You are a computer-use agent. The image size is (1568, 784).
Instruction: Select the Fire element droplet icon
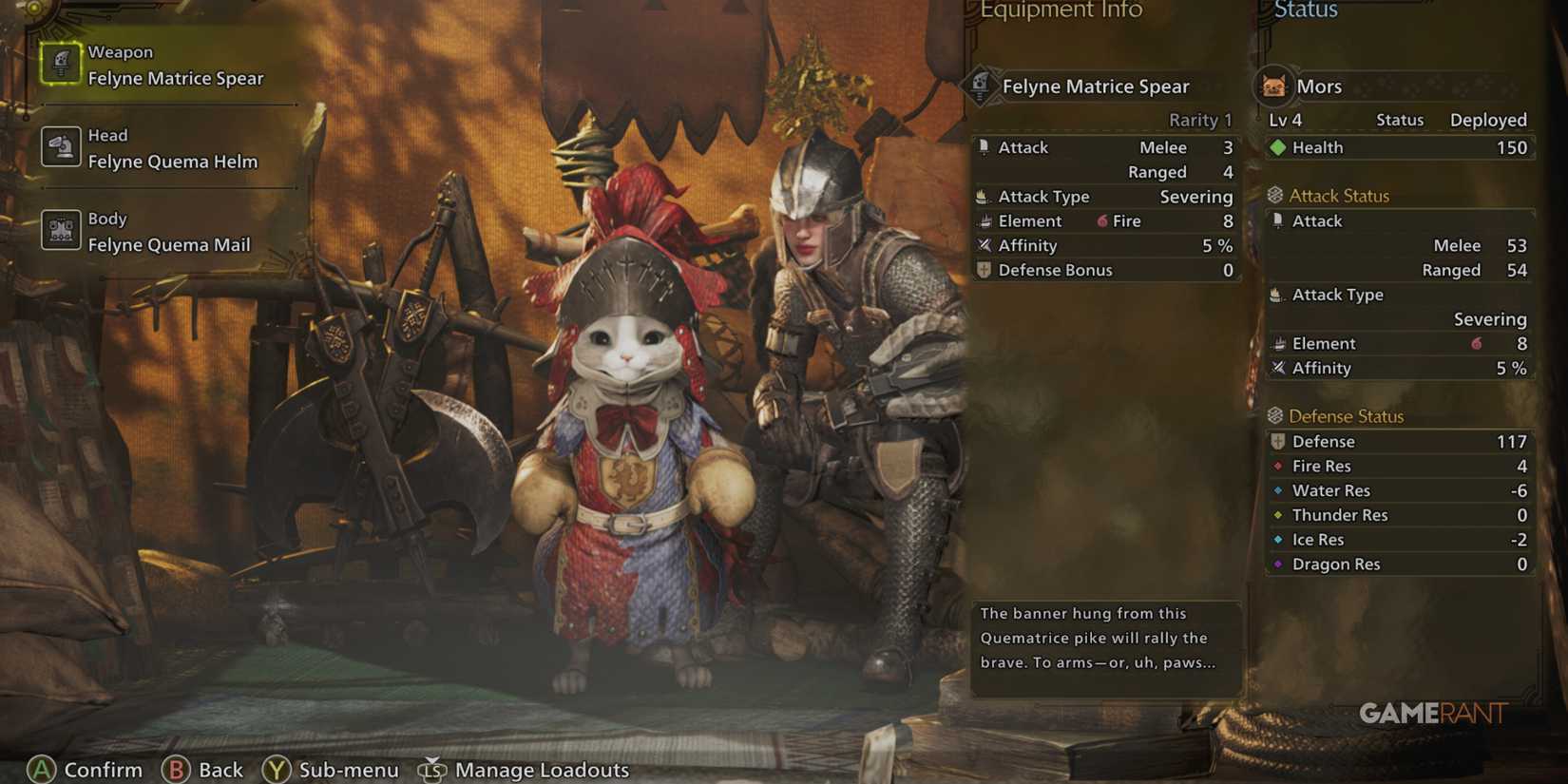(1100, 220)
